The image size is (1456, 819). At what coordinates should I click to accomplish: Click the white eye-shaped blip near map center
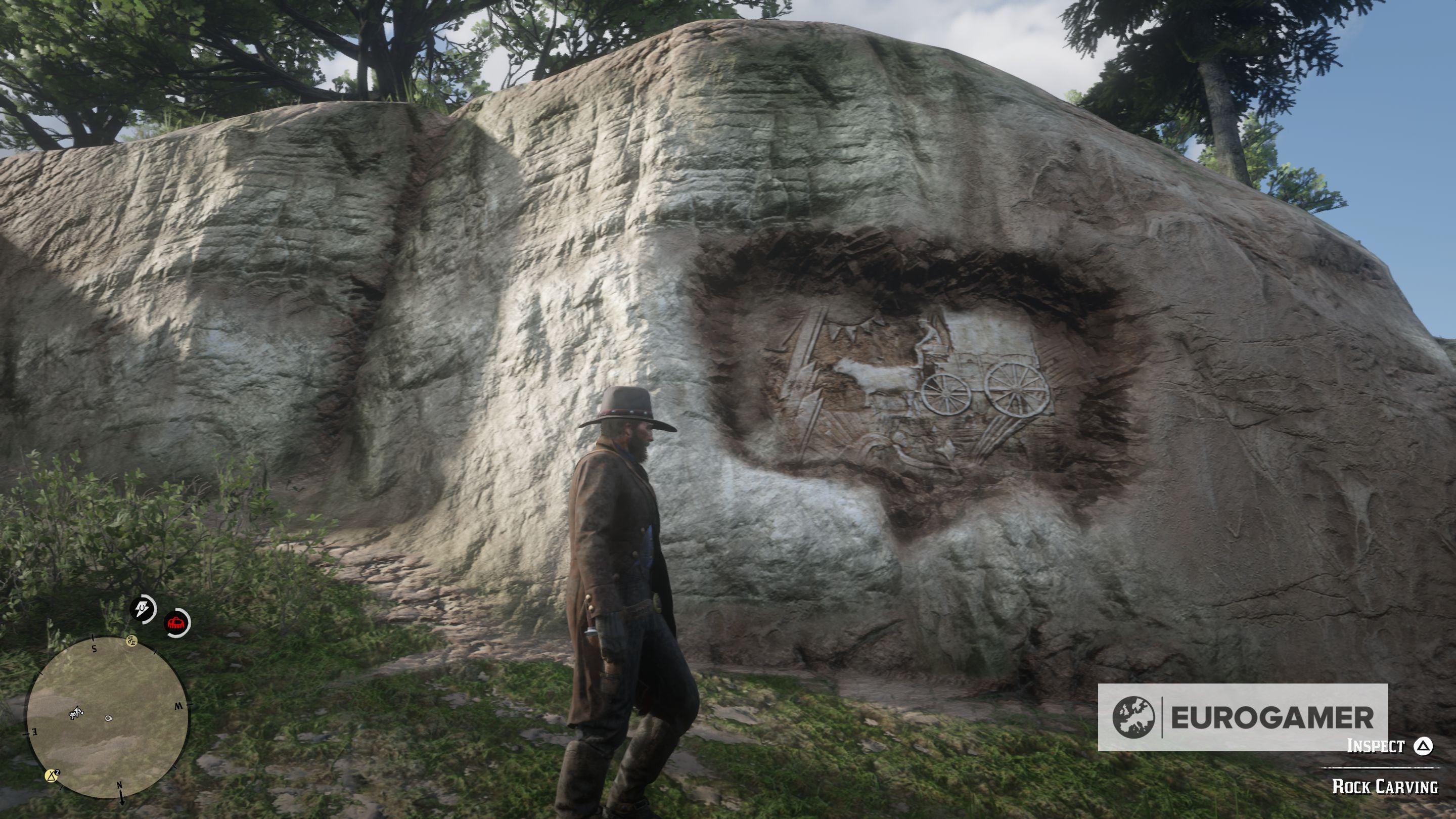tap(109, 718)
